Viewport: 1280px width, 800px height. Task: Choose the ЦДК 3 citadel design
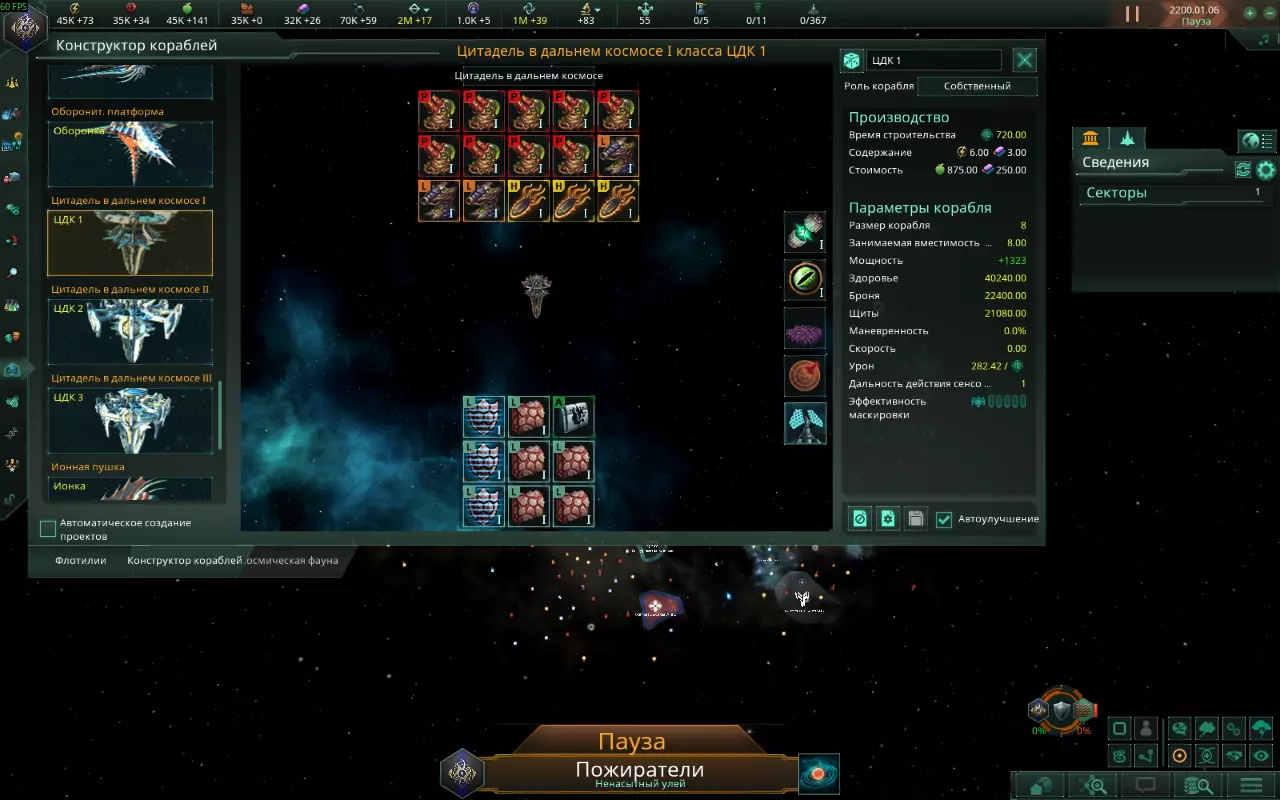click(x=130, y=420)
